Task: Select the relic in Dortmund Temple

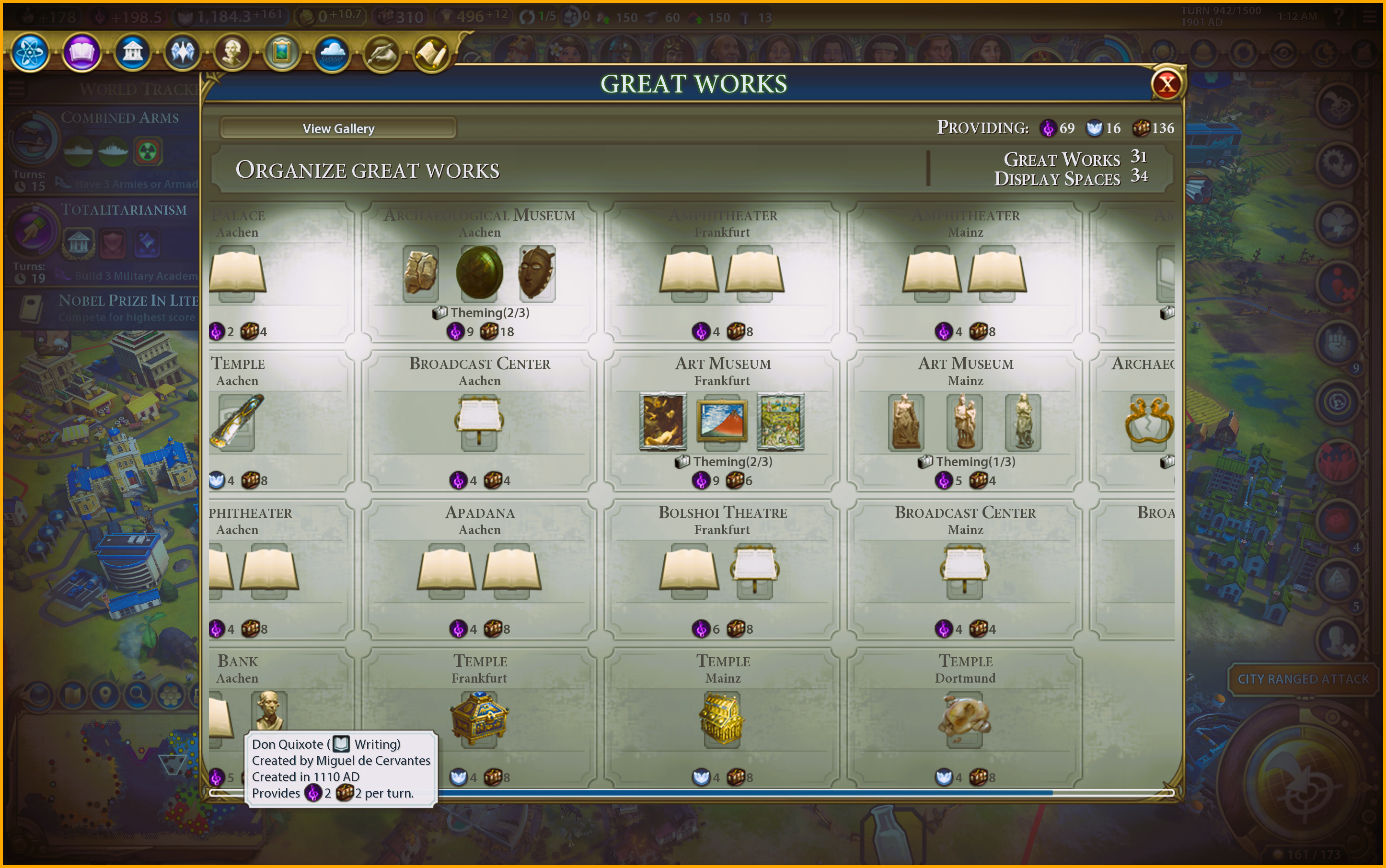Action: point(965,718)
